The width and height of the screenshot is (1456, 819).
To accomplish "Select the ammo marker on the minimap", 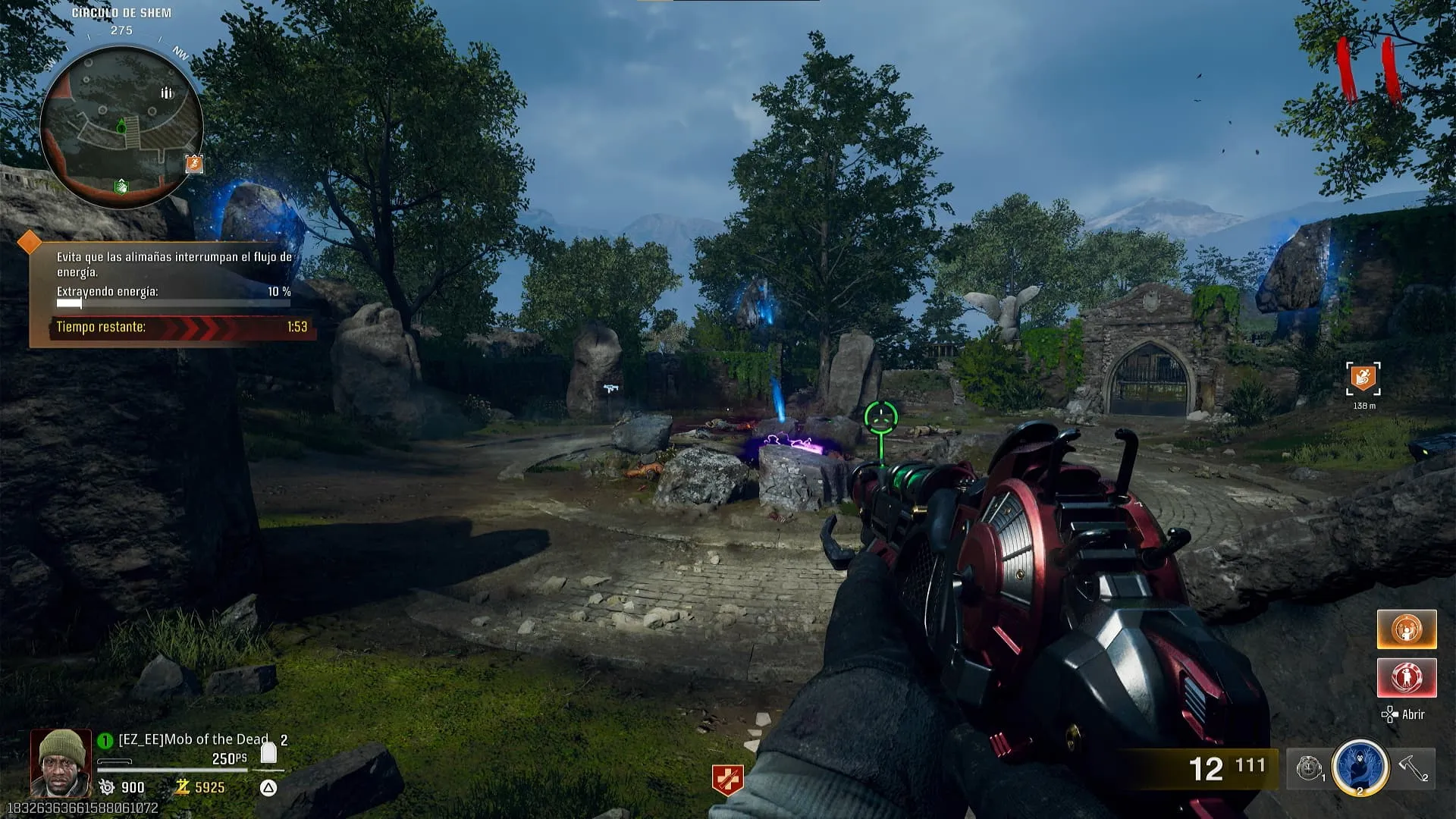I will [x=166, y=93].
